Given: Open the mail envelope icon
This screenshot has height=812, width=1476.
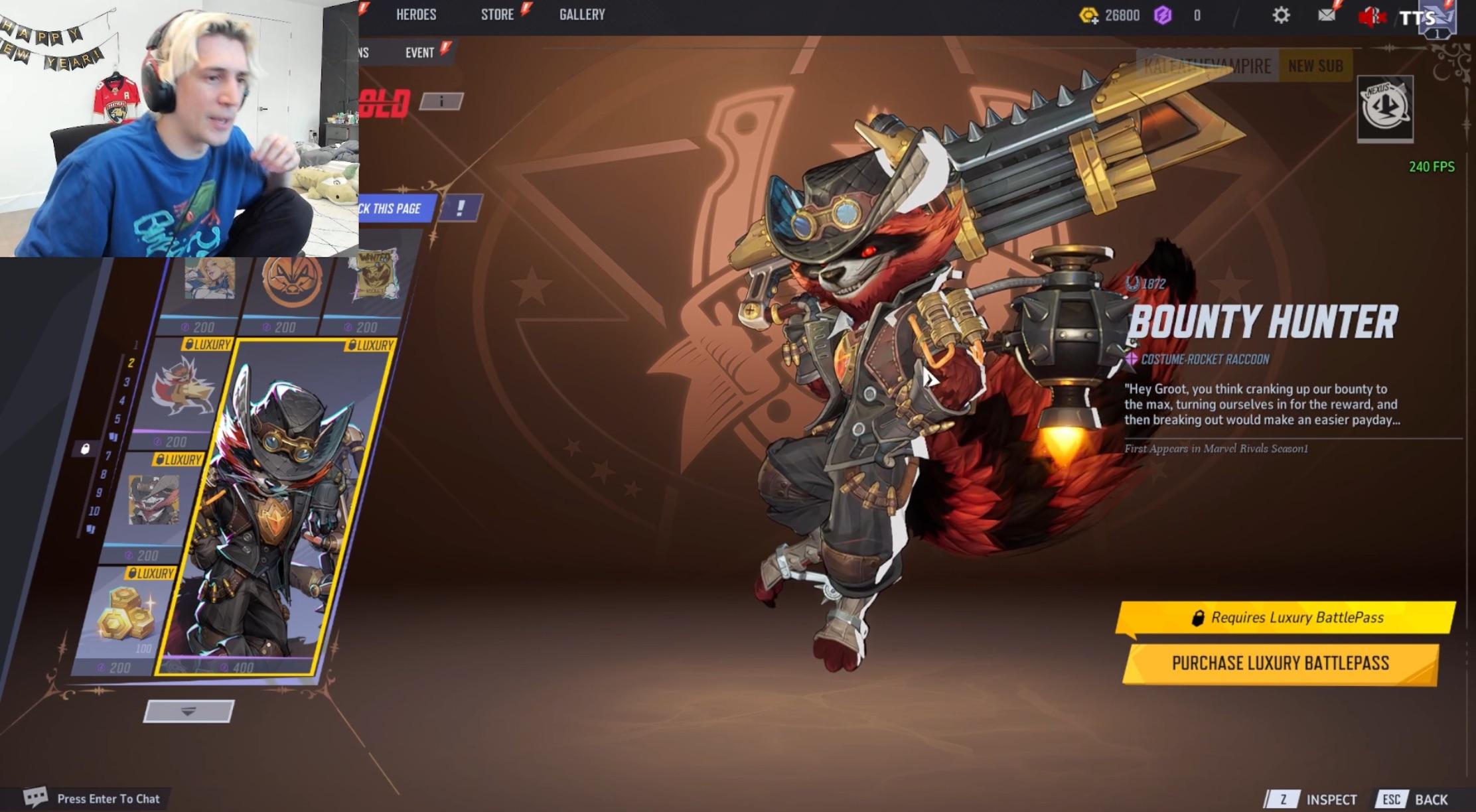Looking at the screenshot, I should 1326,15.
